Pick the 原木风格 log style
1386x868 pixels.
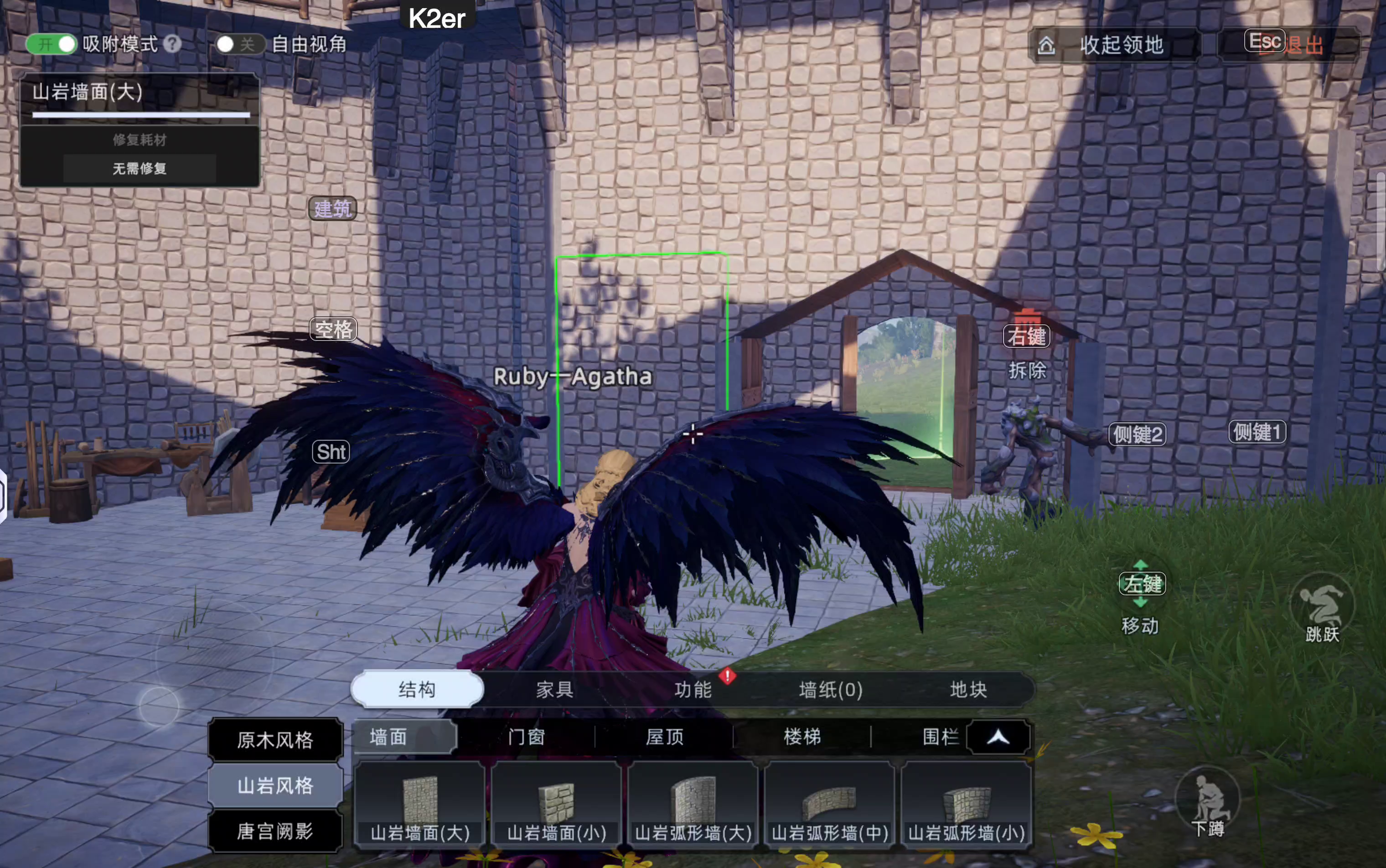tap(275, 740)
